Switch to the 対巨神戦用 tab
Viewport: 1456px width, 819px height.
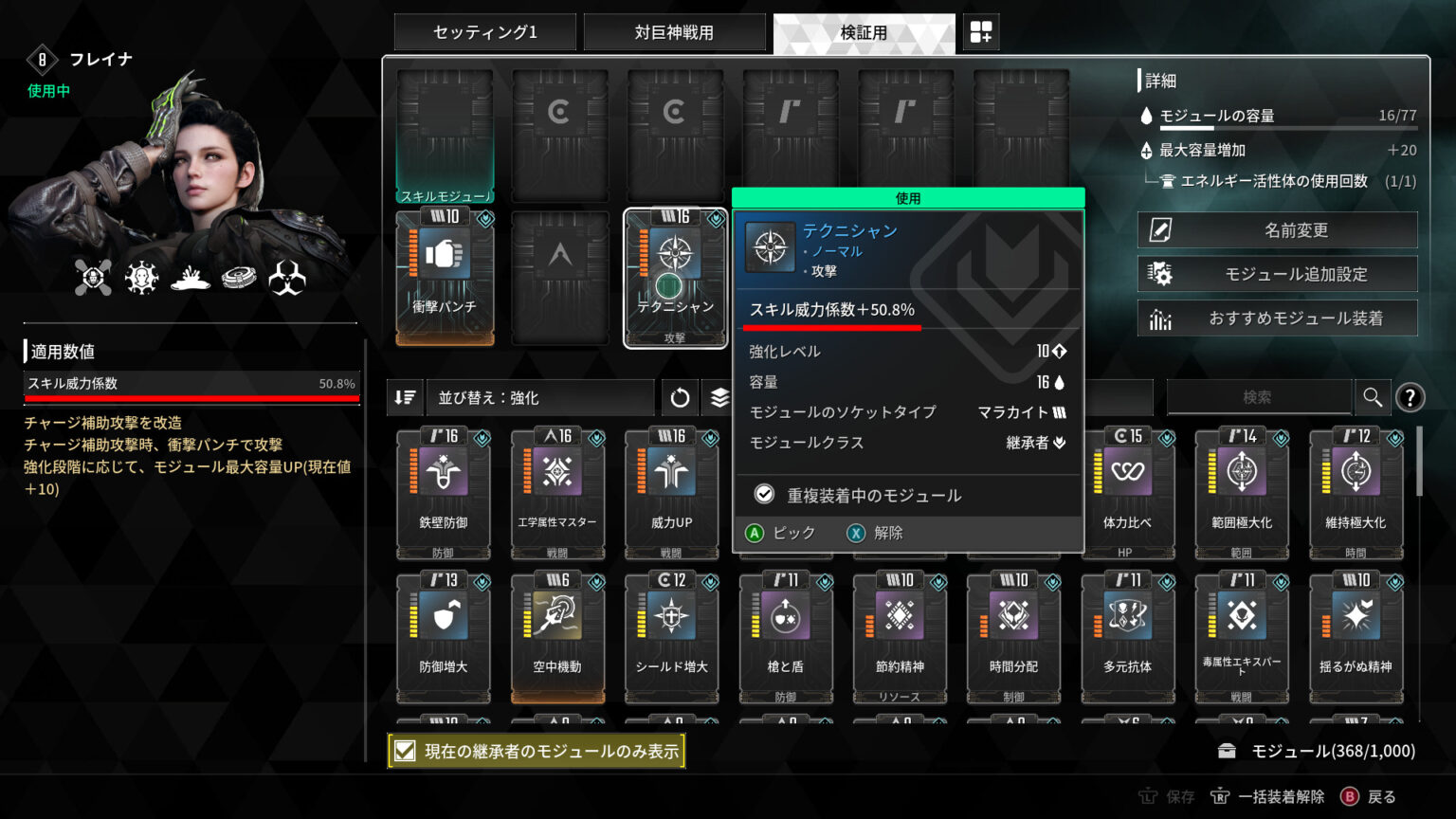[x=675, y=31]
